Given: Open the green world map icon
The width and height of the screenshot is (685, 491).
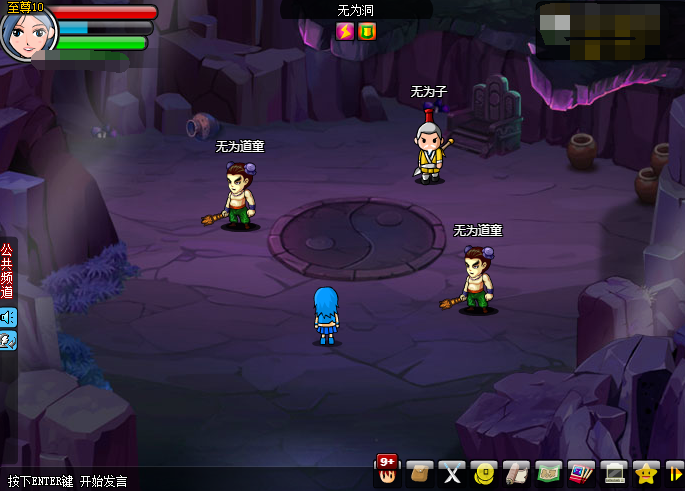Looking at the screenshot, I should click(x=547, y=472).
